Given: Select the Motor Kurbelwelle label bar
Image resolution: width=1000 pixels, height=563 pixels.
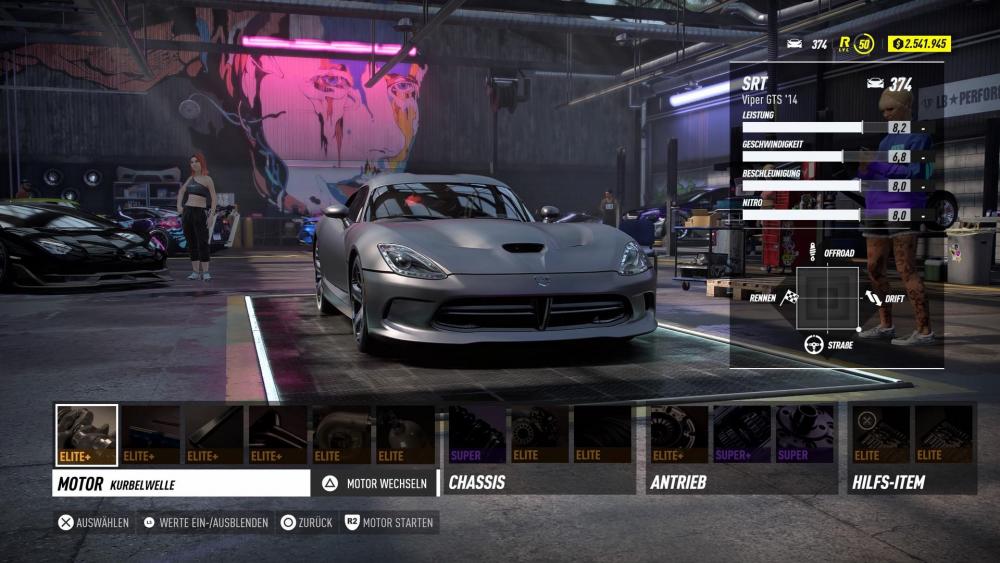Looking at the screenshot, I should (x=181, y=483).
